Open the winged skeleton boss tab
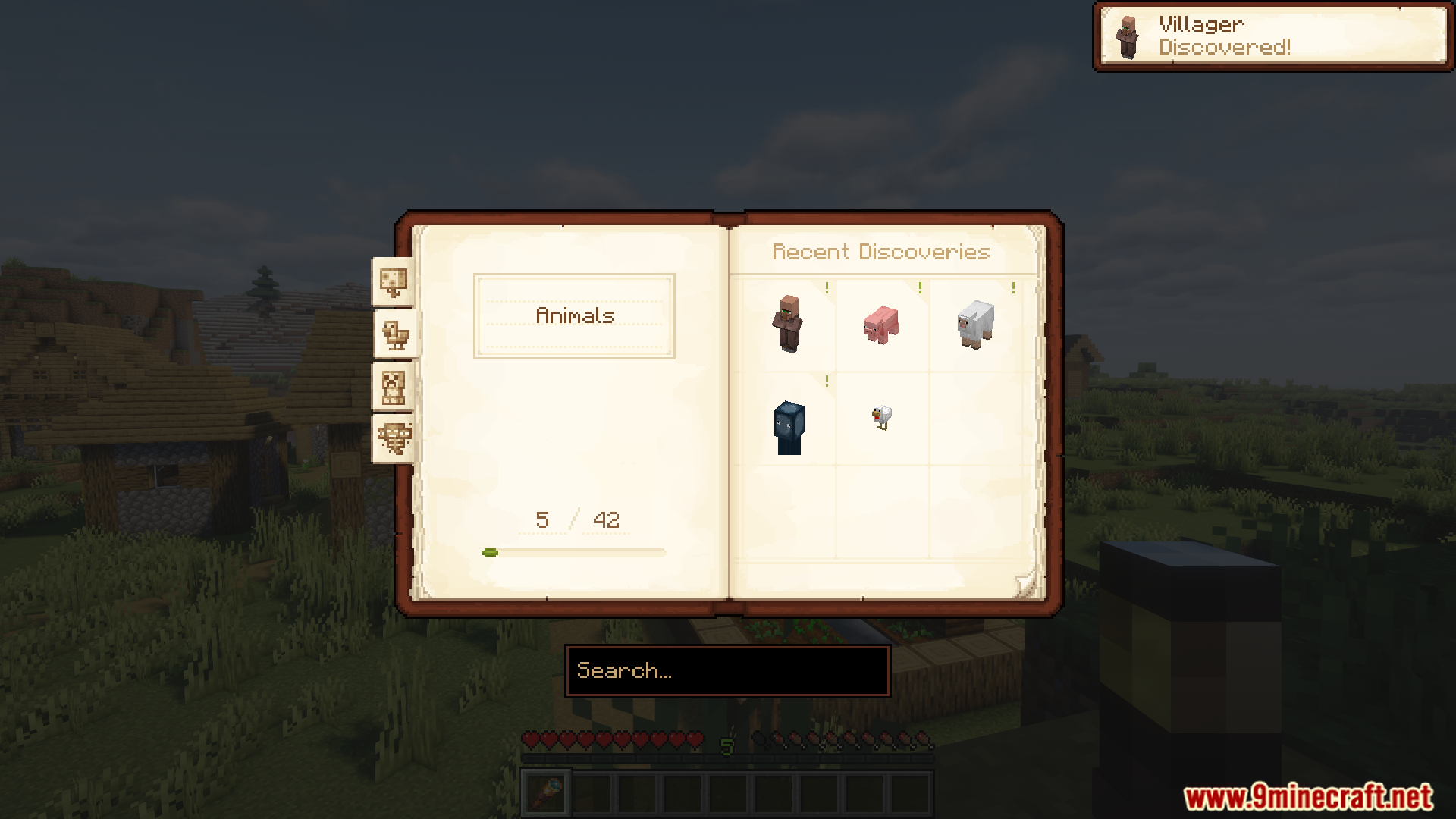The image size is (1456, 819). [393, 438]
